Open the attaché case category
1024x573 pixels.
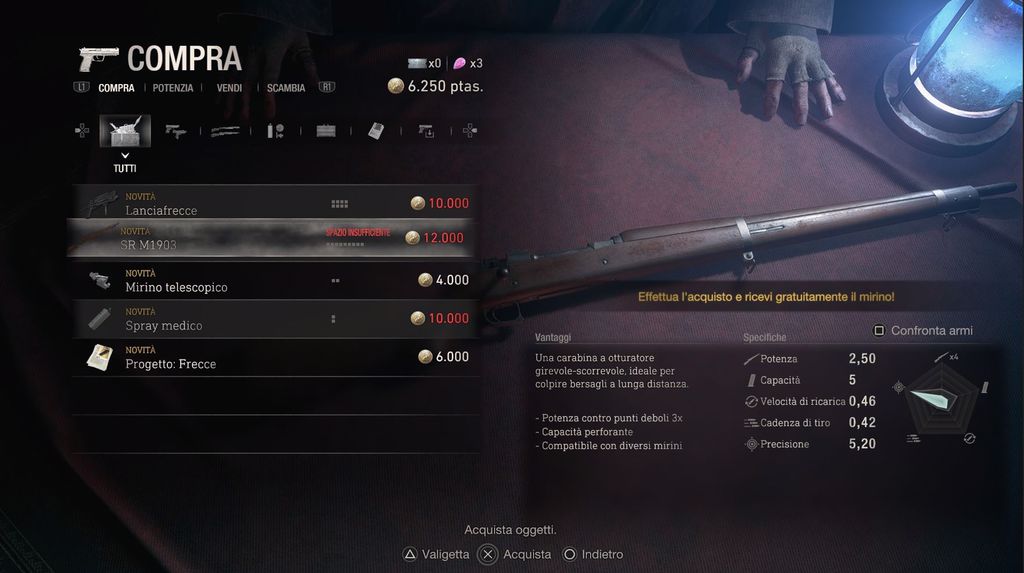click(326, 131)
